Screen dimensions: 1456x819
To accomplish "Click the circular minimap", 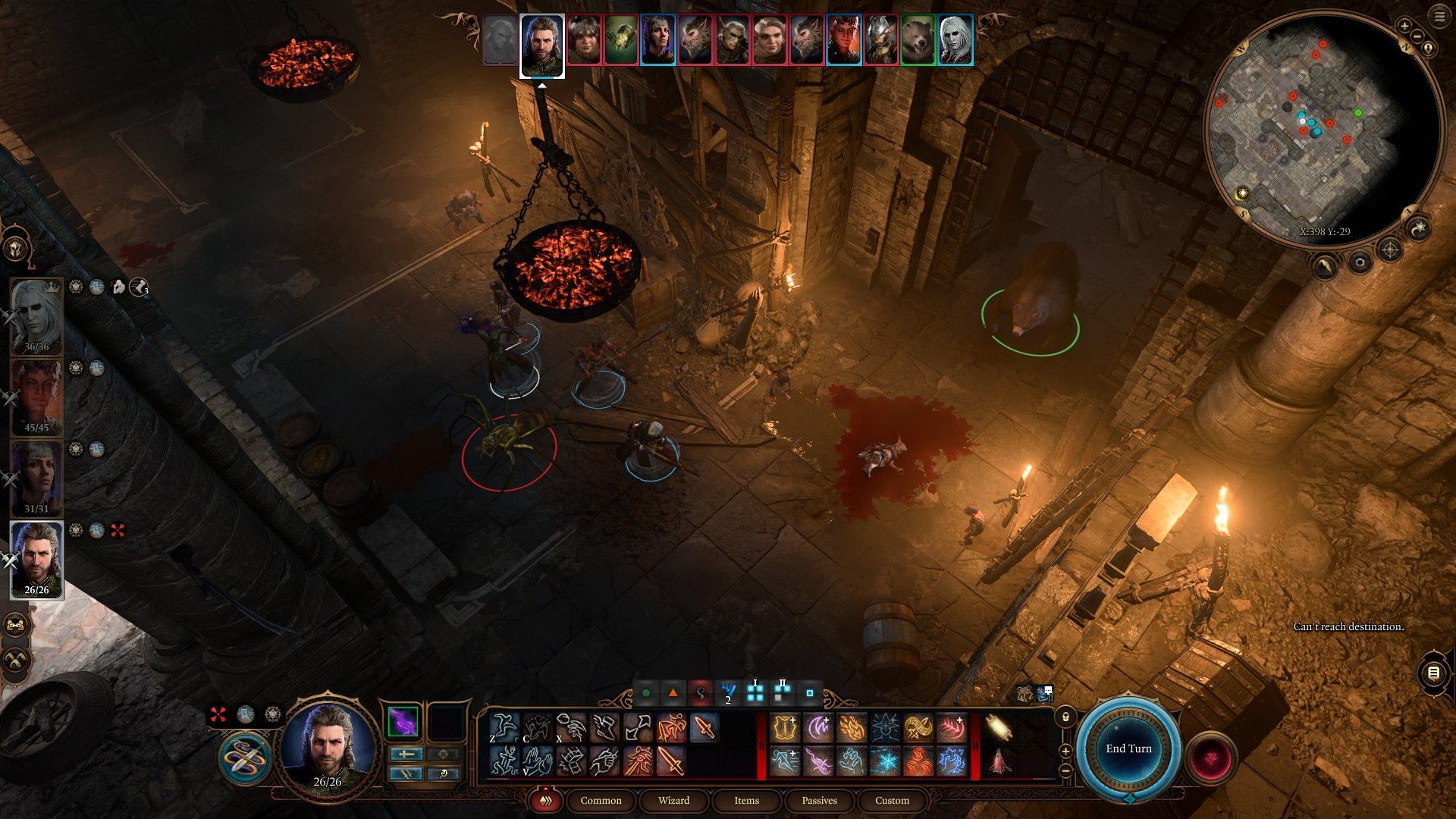I will point(1322,129).
